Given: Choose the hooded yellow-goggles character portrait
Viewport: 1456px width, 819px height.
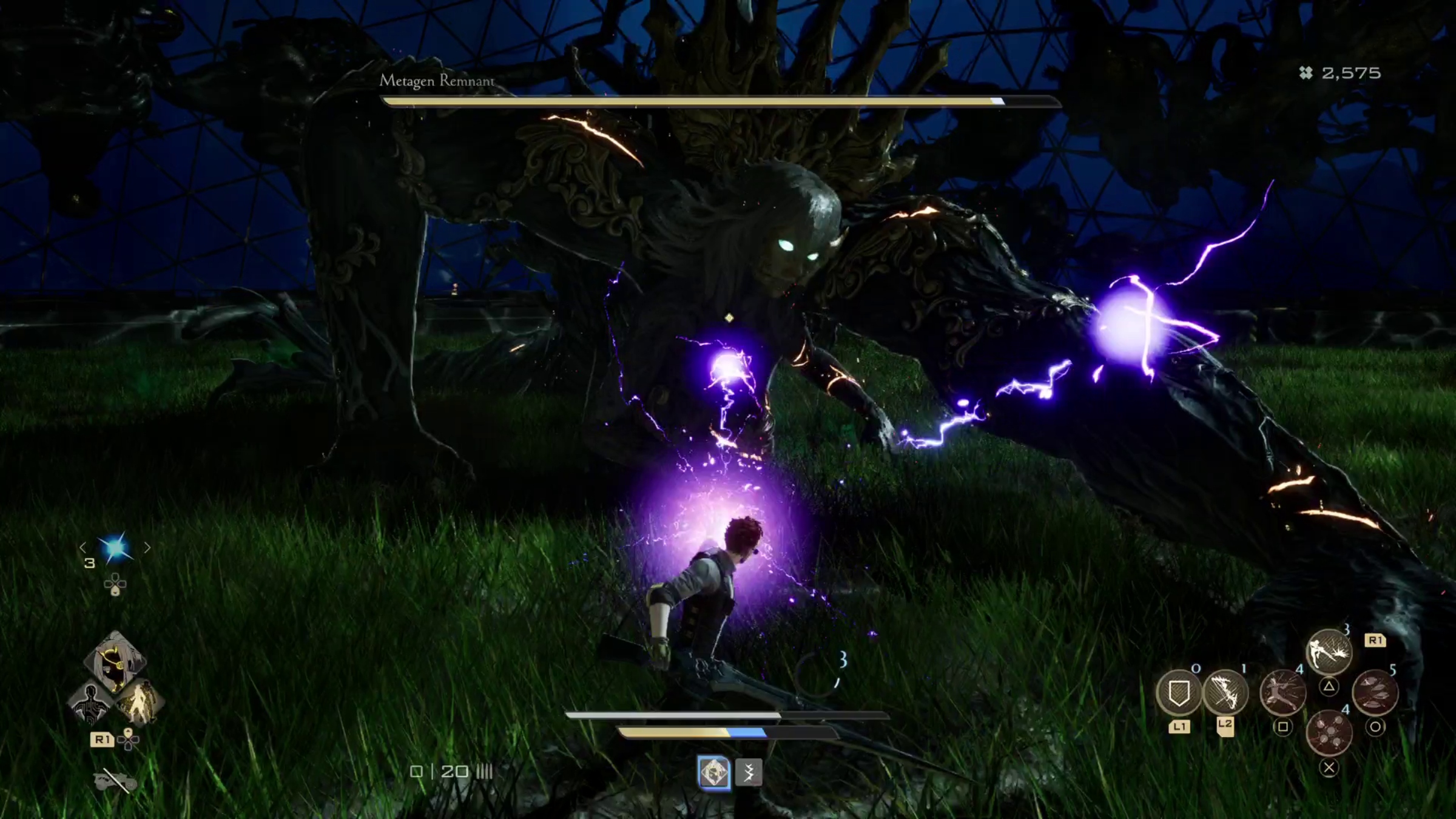Looking at the screenshot, I should [115, 661].
